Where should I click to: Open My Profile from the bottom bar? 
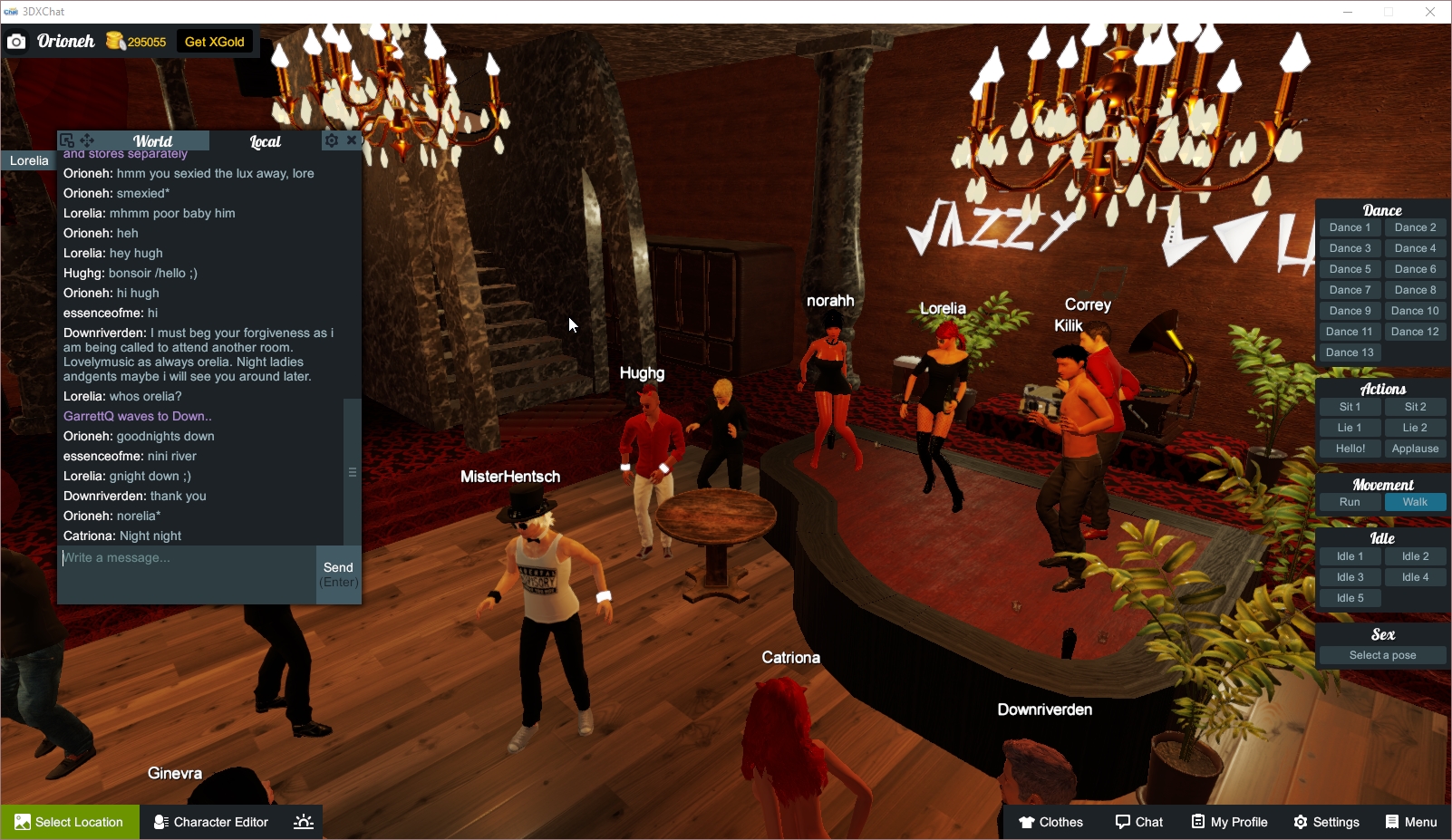(1229, 822)
